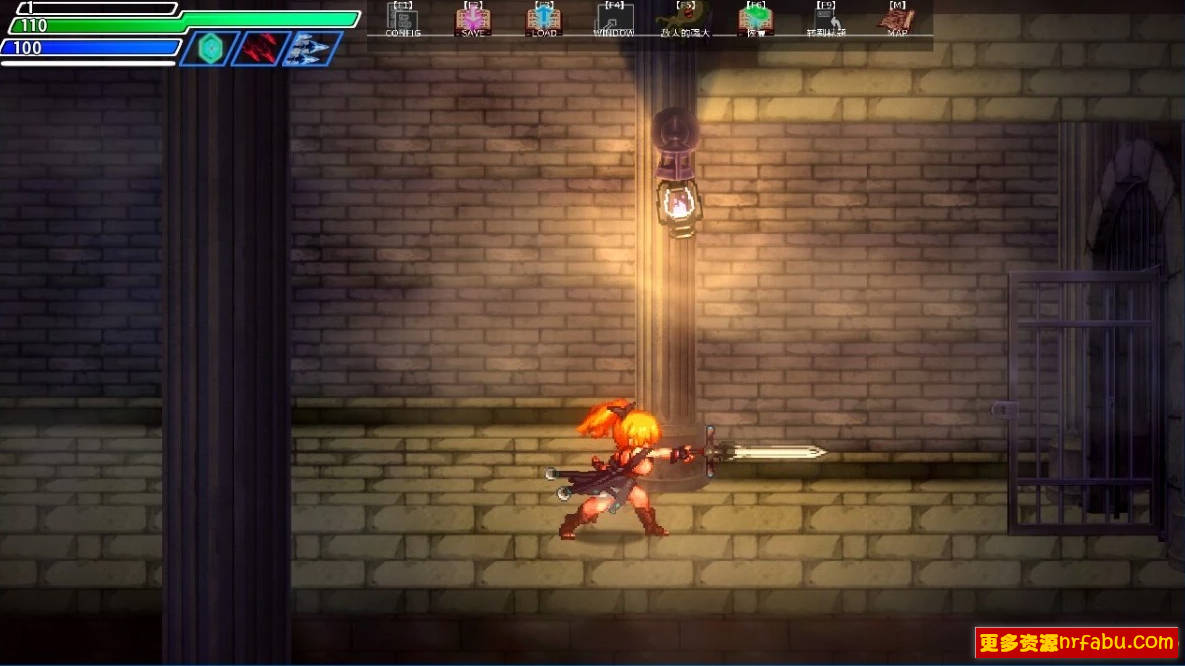Viewport: 1185px width, 666px height.
Task: Select the teal hexagon gem skill
Action: (x=210, y=48)
